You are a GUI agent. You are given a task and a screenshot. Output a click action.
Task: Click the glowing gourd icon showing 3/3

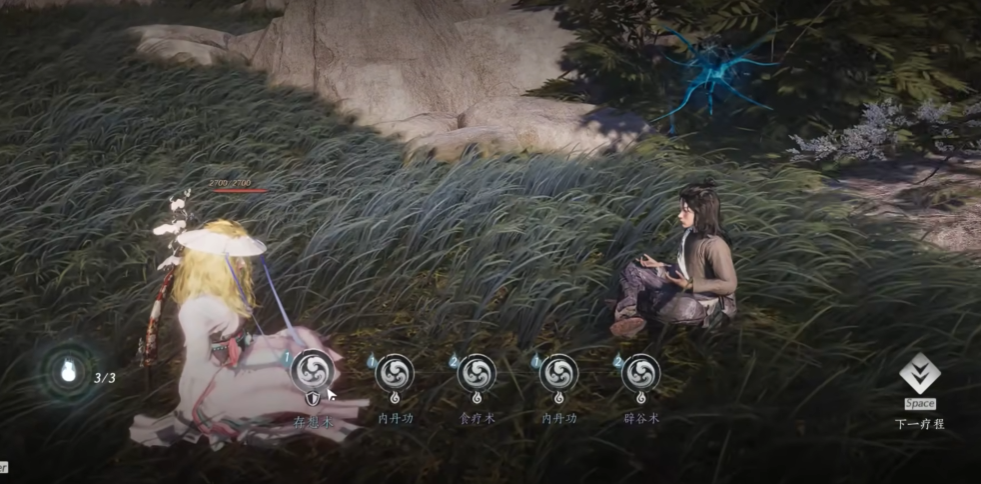pos(69,372)
